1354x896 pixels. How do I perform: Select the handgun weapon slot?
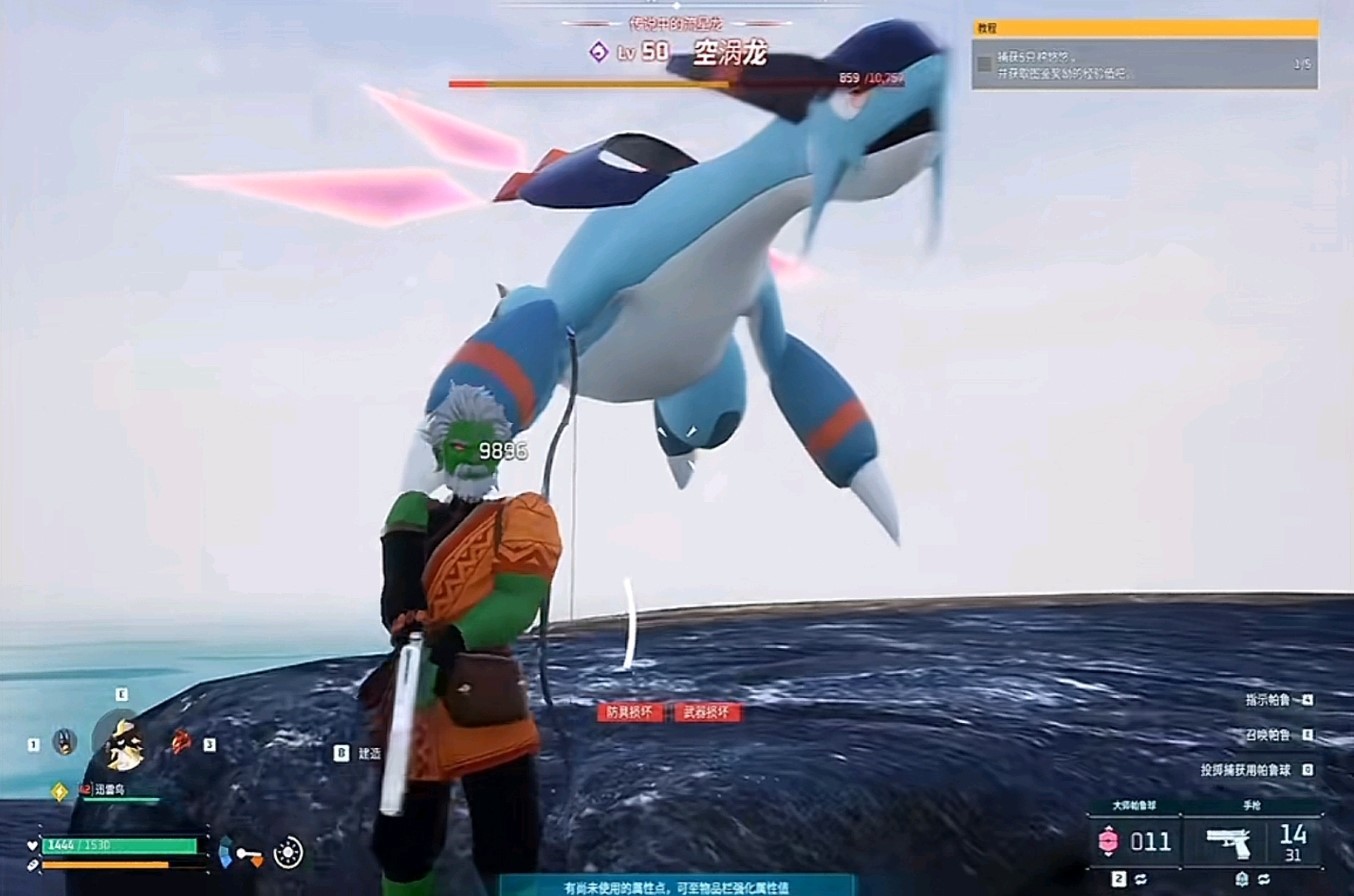(x=1250, y=841)
